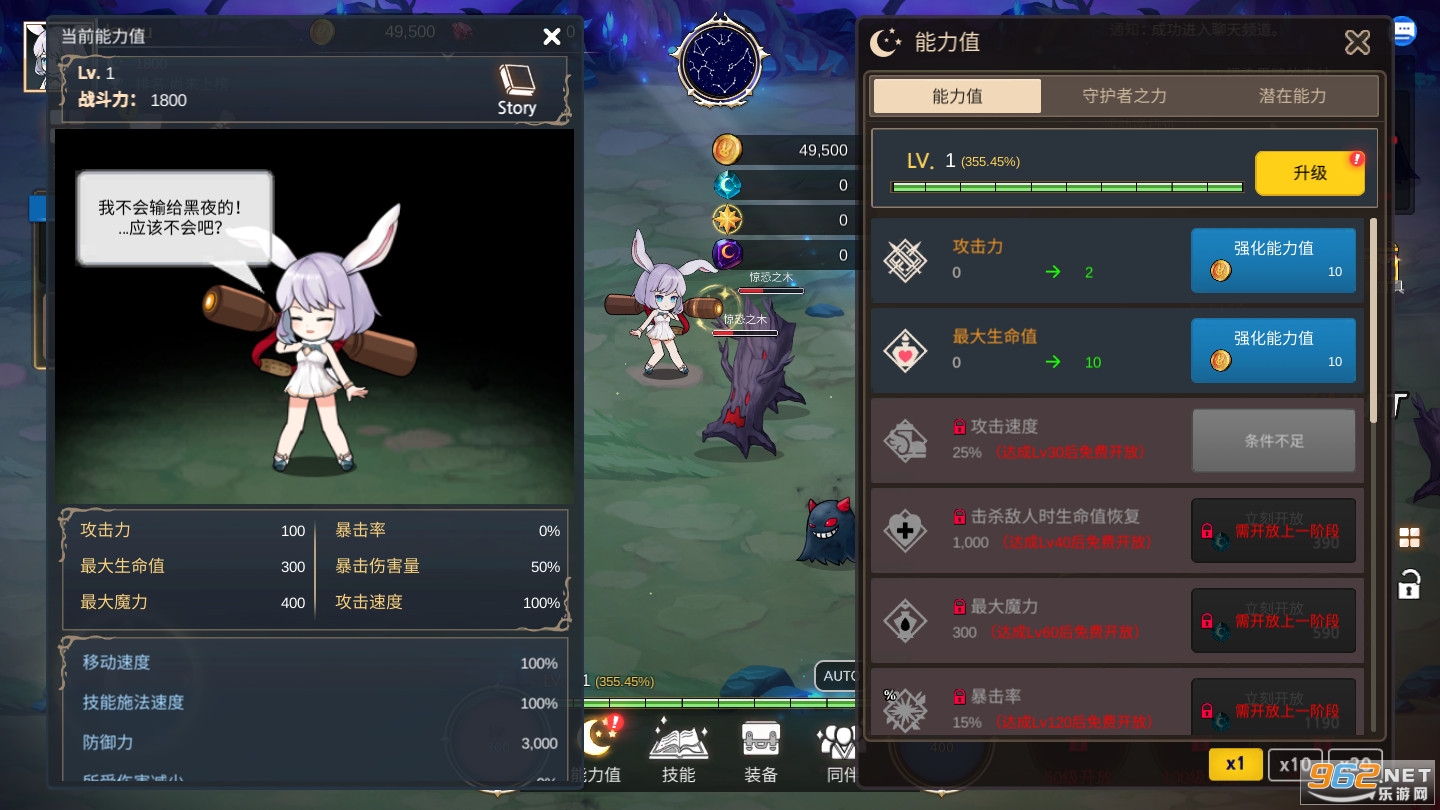Open the Story book icon on stats panel
The height and width of the screenshot is (810, 1440).
pos(516,81)
